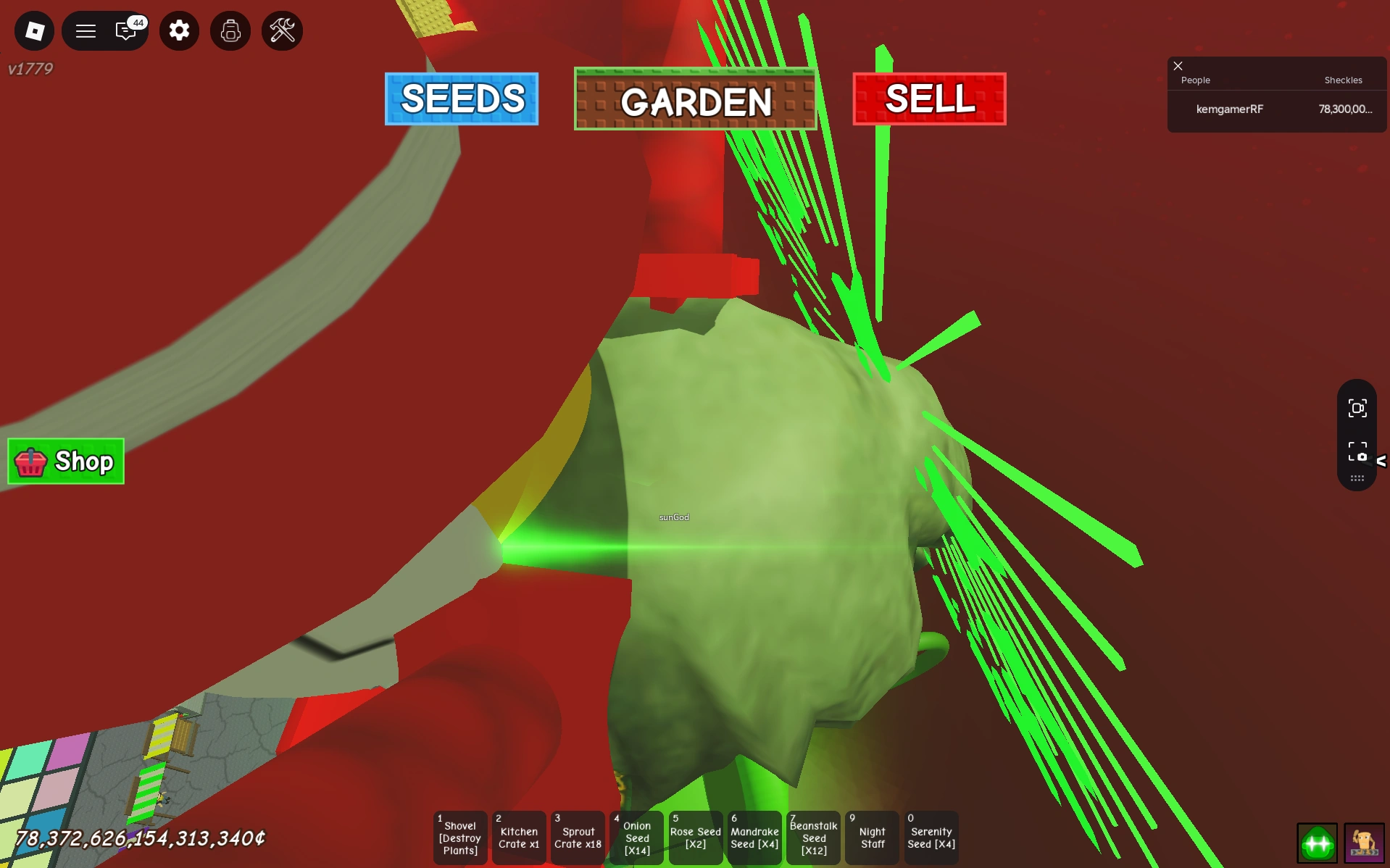Select the Kitchen Crate x1
Screen dimensions: 1390x868
pyautogui.click(x=519, y=838)
